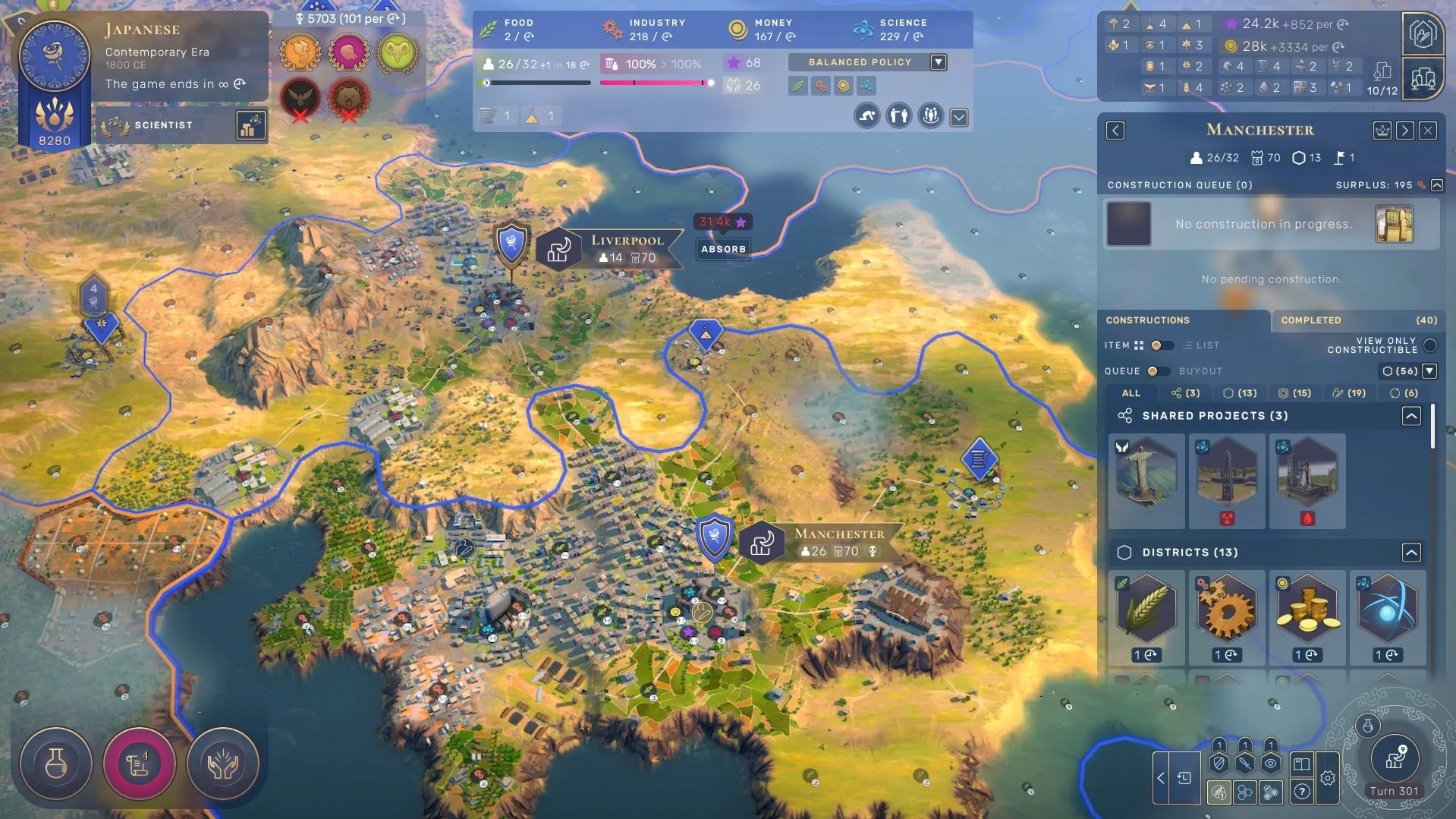Collapse the Shared Projects section
The height and width of the screenshot is (819, 1456).
coord(1410,416)
